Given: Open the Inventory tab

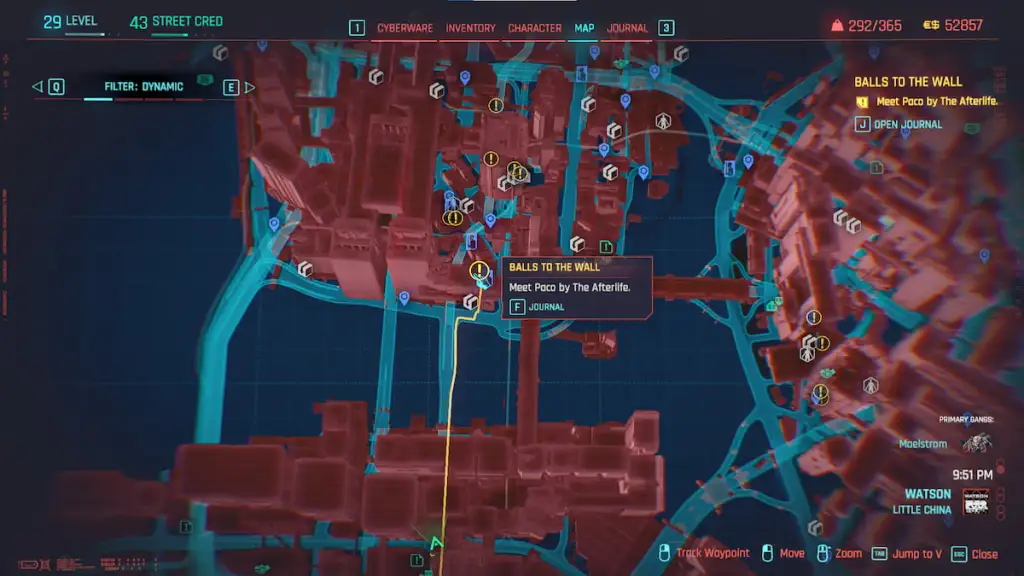Looking at the screenshot, I should 470,28.
